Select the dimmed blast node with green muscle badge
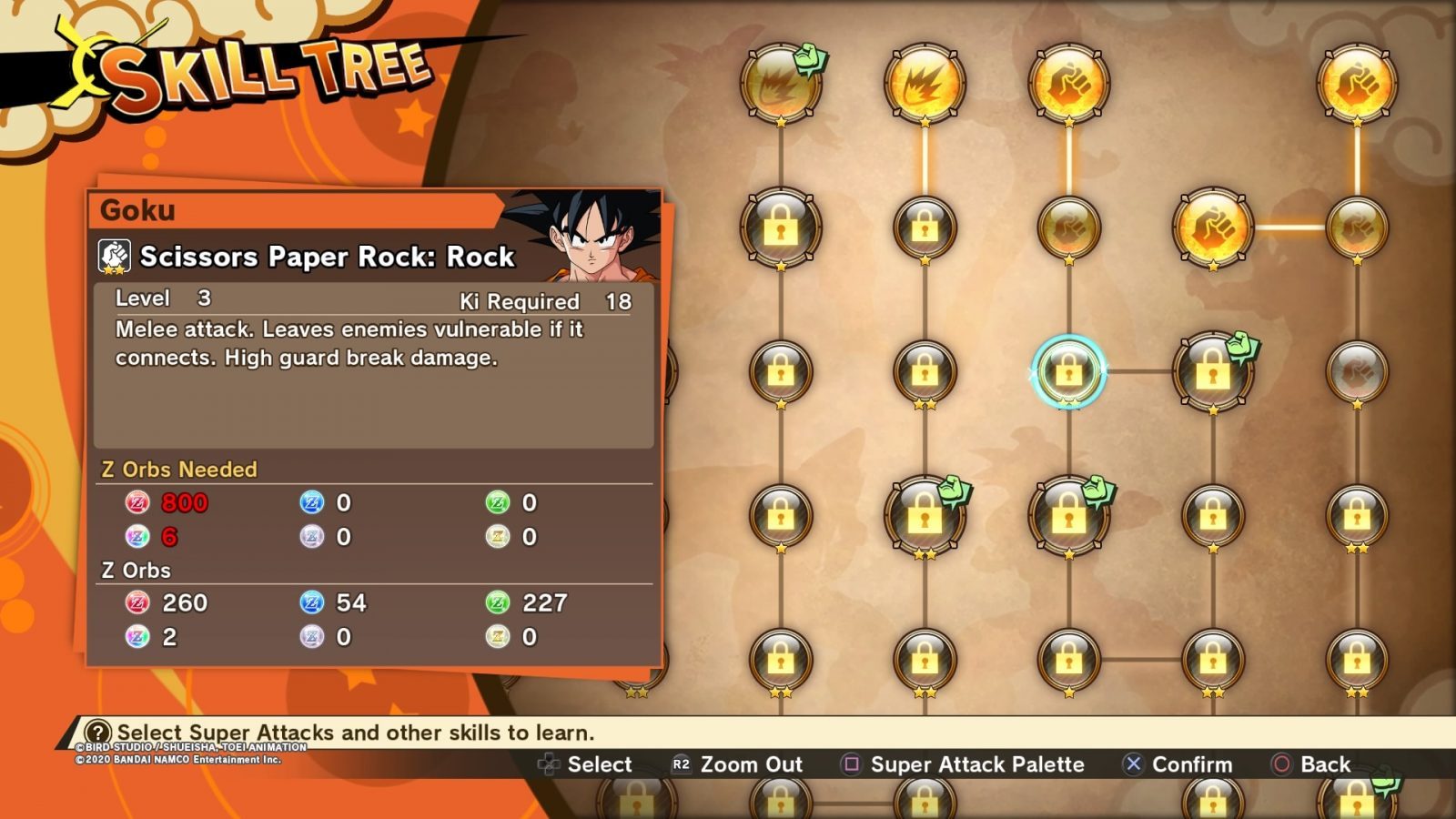Image resolution: width=1456 pixels, height=819 pixels. [x=781, y=84]
